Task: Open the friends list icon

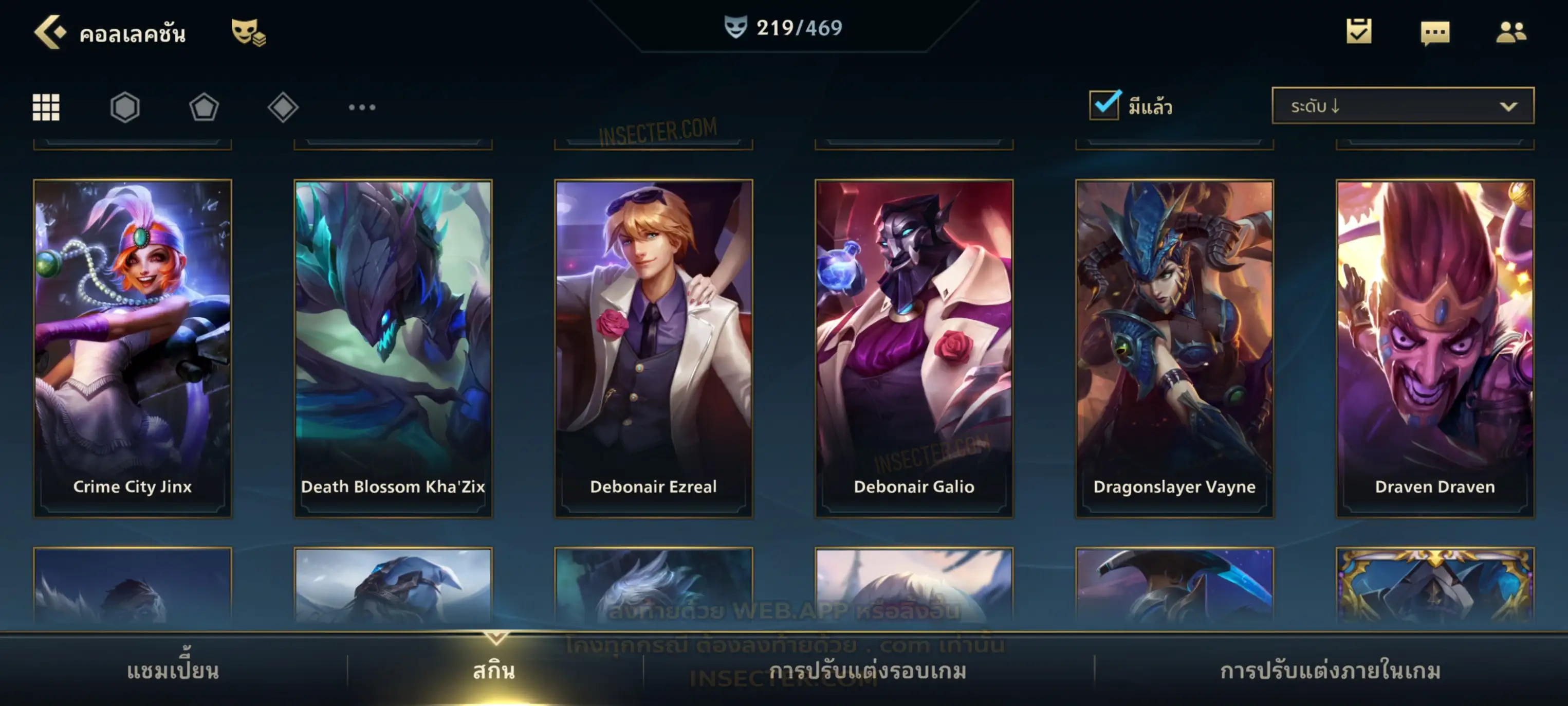Action: click(x=1511, y=32)
